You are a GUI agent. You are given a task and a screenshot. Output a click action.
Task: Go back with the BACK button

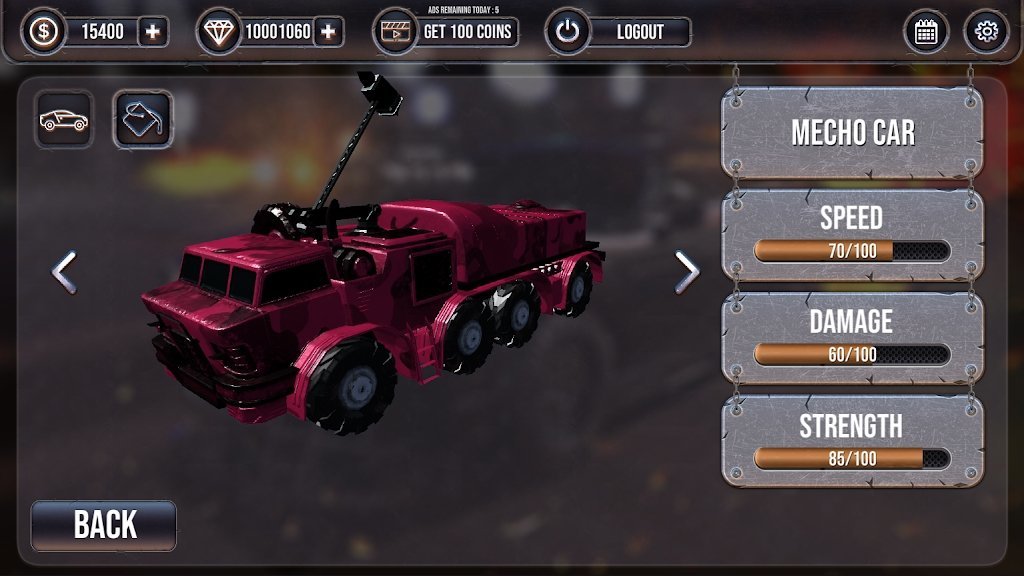(x=104, y=525)
